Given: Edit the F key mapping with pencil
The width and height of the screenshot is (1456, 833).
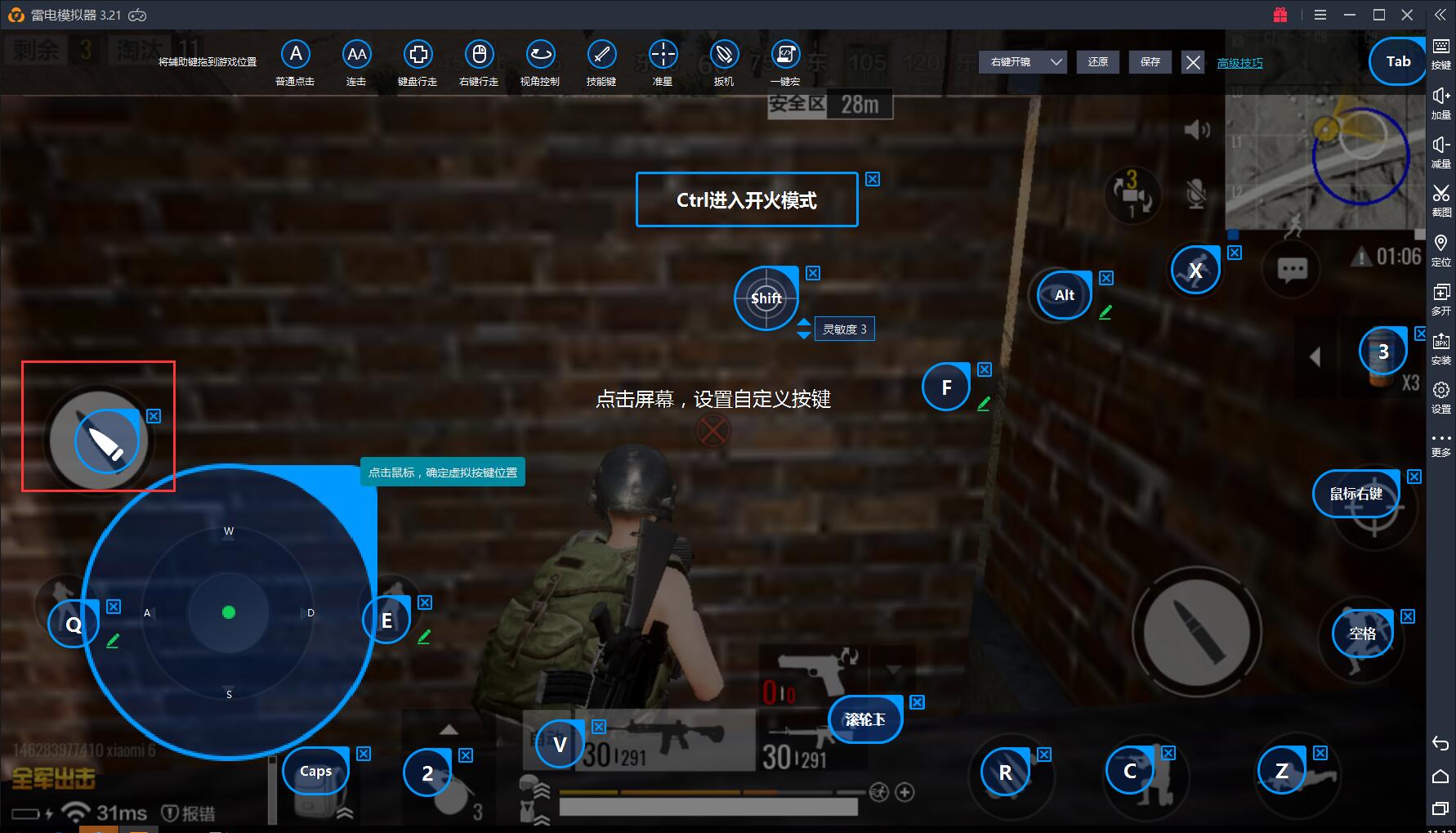Looking at the screenshot, I should (984, 403).
